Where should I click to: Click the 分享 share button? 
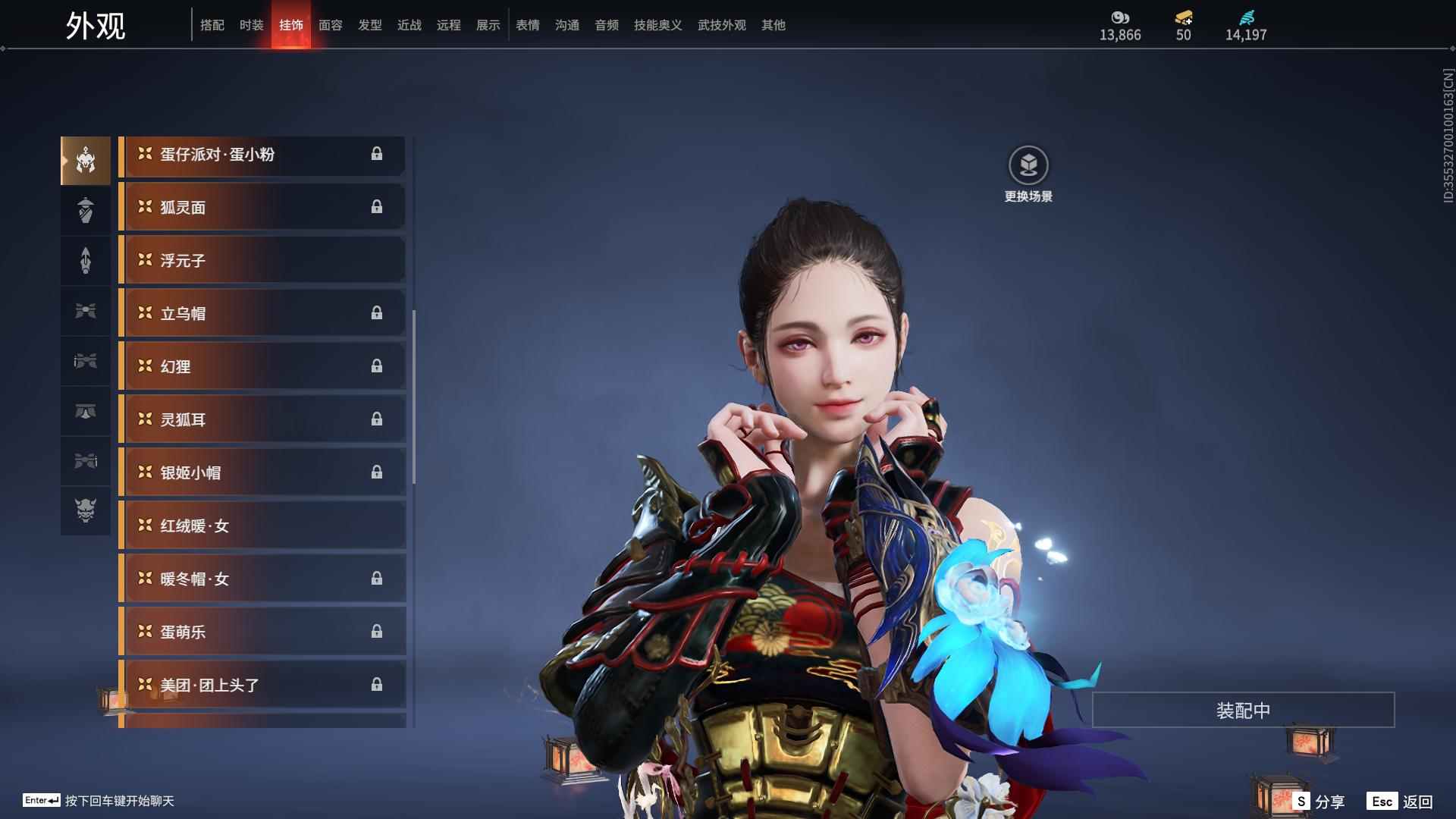(x=1319, y=801)
